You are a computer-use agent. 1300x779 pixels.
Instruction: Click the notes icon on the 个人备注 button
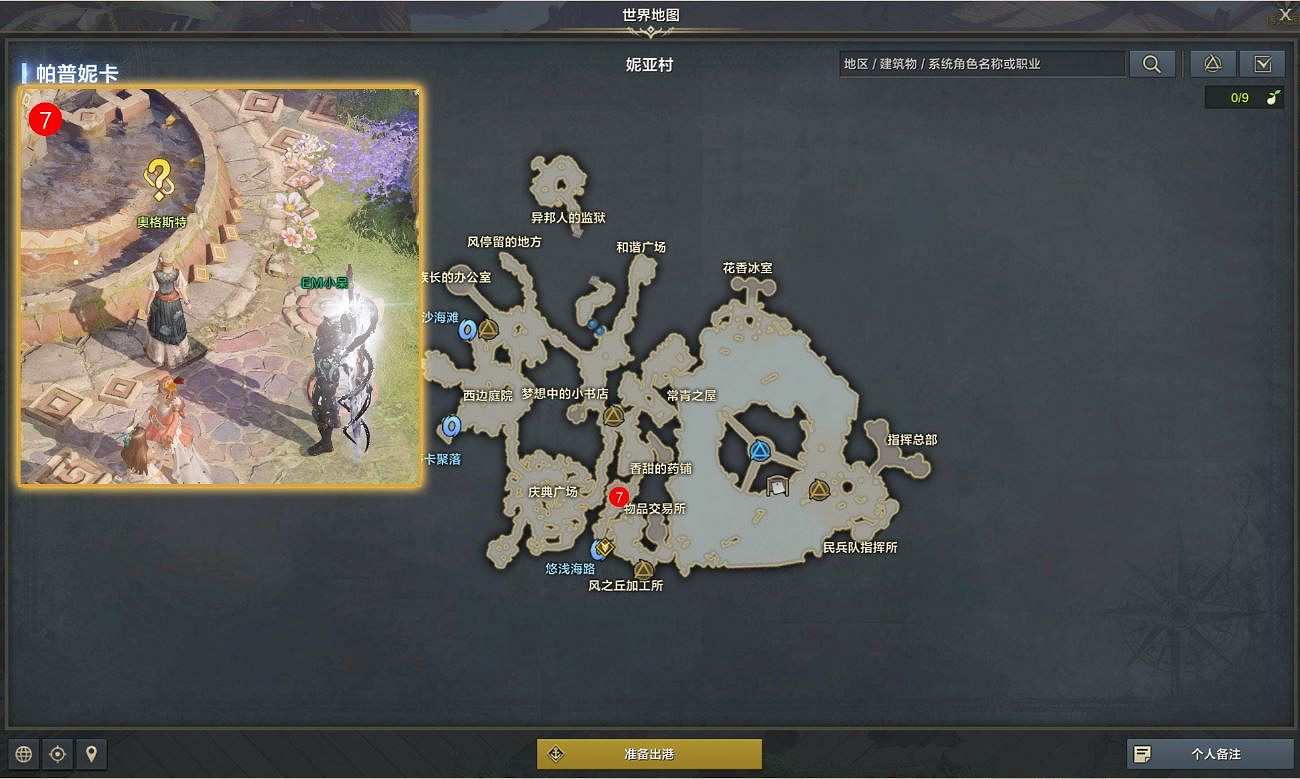click(x=1142, y=754)
